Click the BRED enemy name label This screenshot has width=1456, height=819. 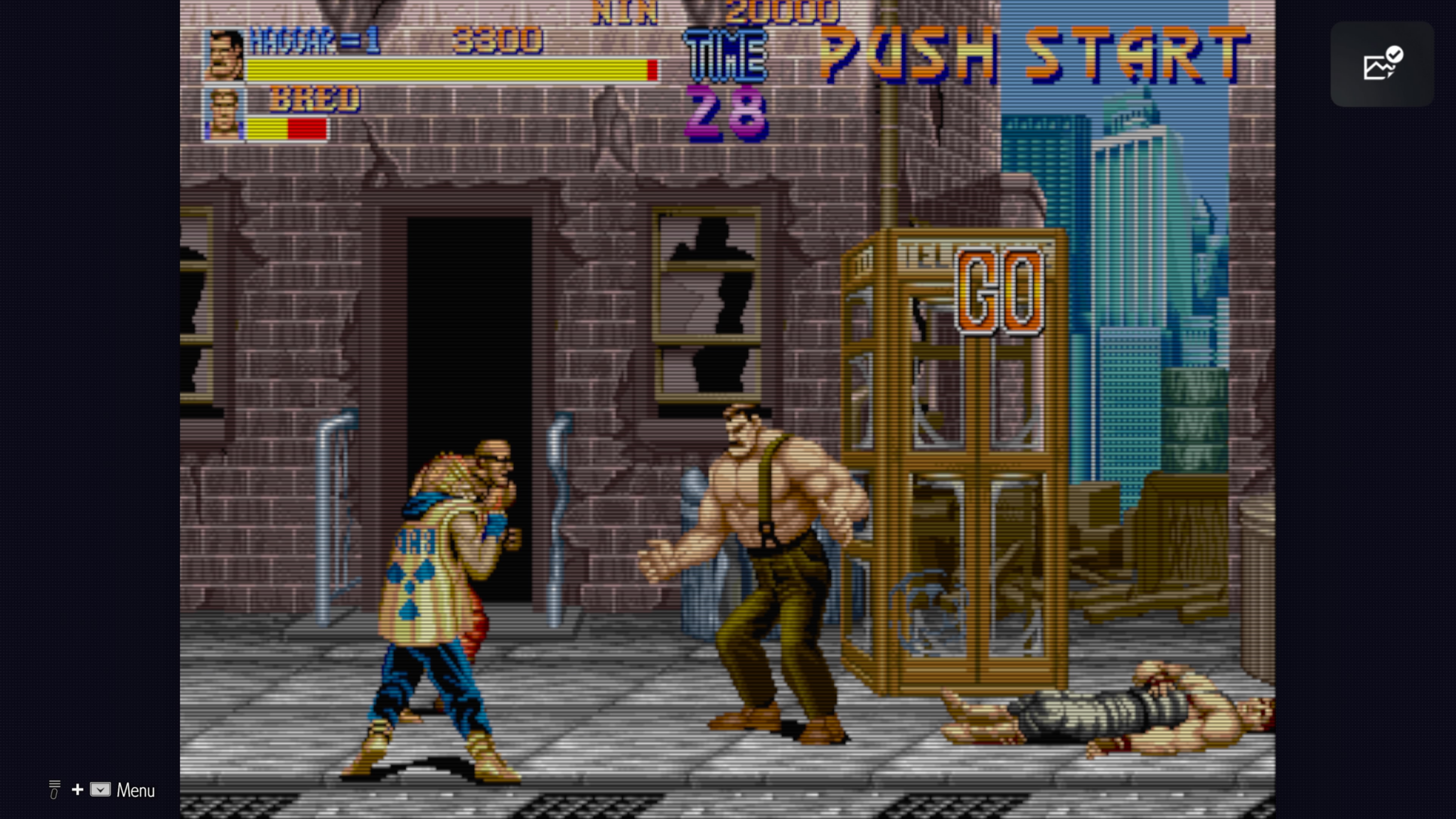point(313,97)
